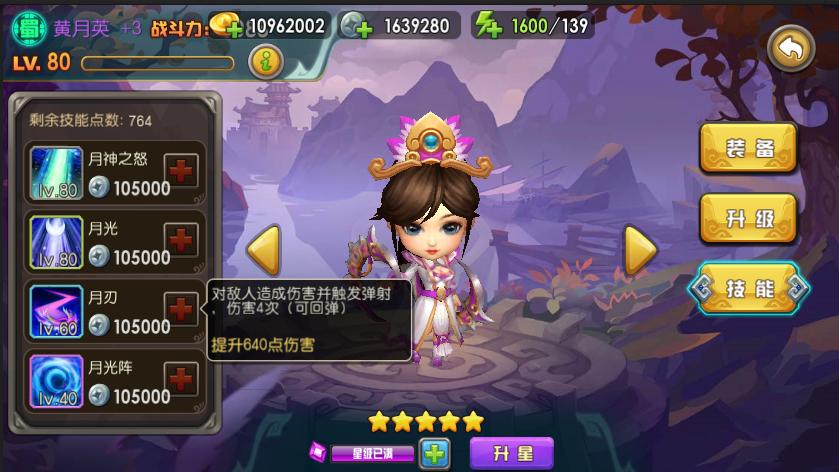Upgrade the 月神之怒 skill with its plus button

point(181,169)
